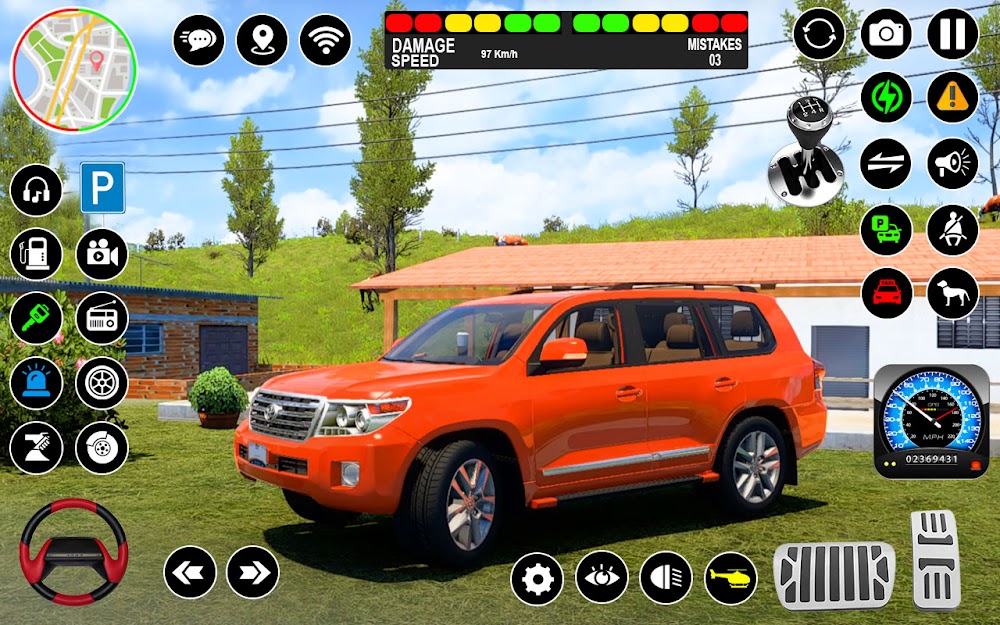
Task: Click the right turn arrow button
Action: 252,572
